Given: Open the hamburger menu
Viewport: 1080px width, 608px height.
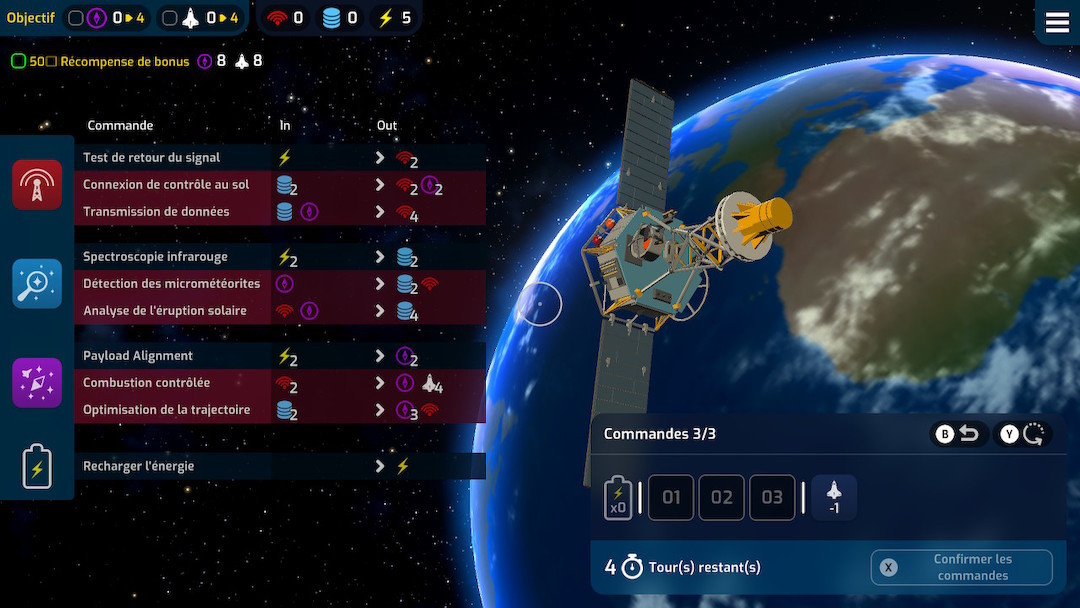Looking at the screenshot, I should tap(1057, 23).
